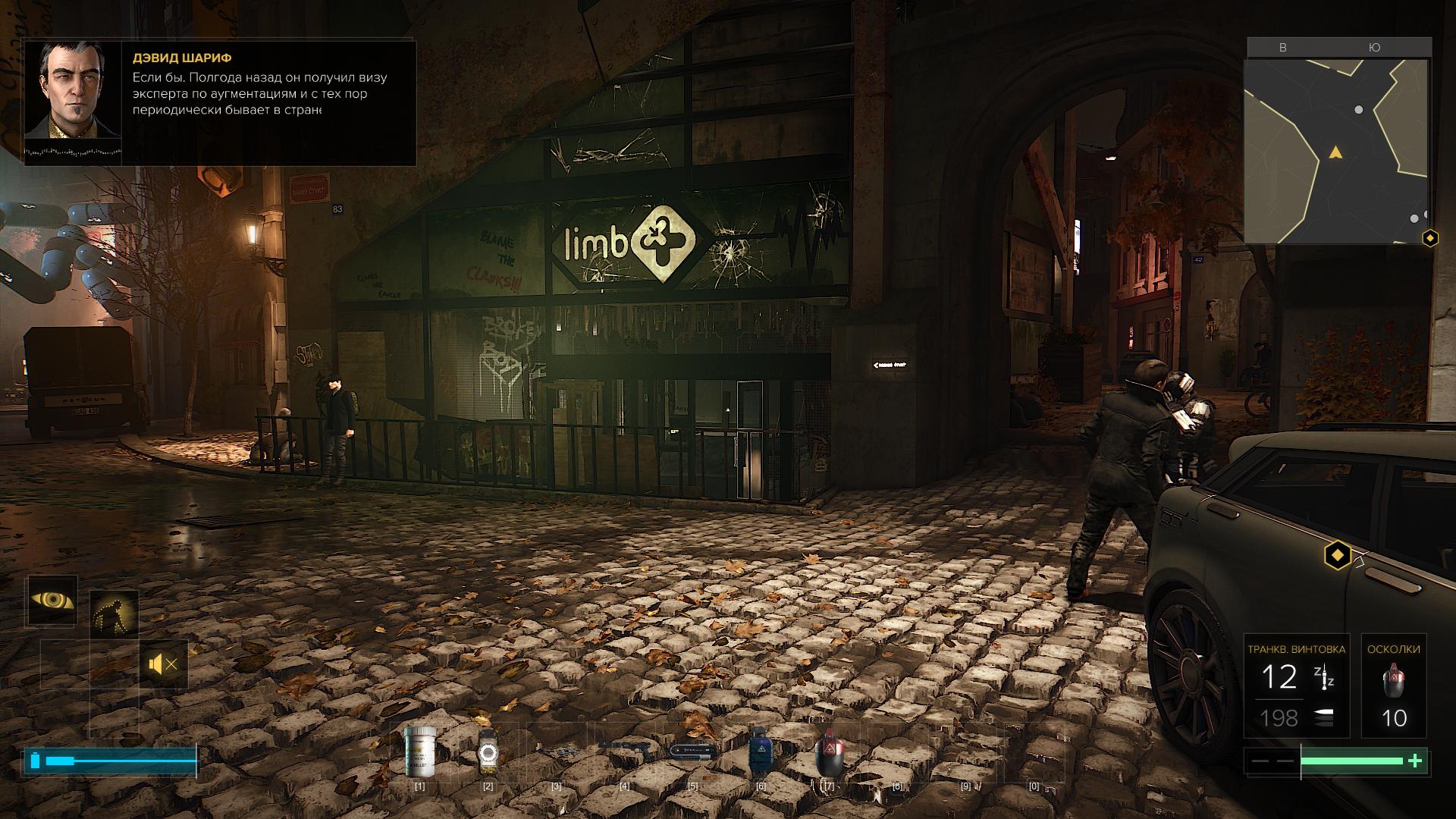The height and width of the screenshot is (819, 1456).
Task: Use the multi-tool device in slot 5
Action: click(692, 751)
